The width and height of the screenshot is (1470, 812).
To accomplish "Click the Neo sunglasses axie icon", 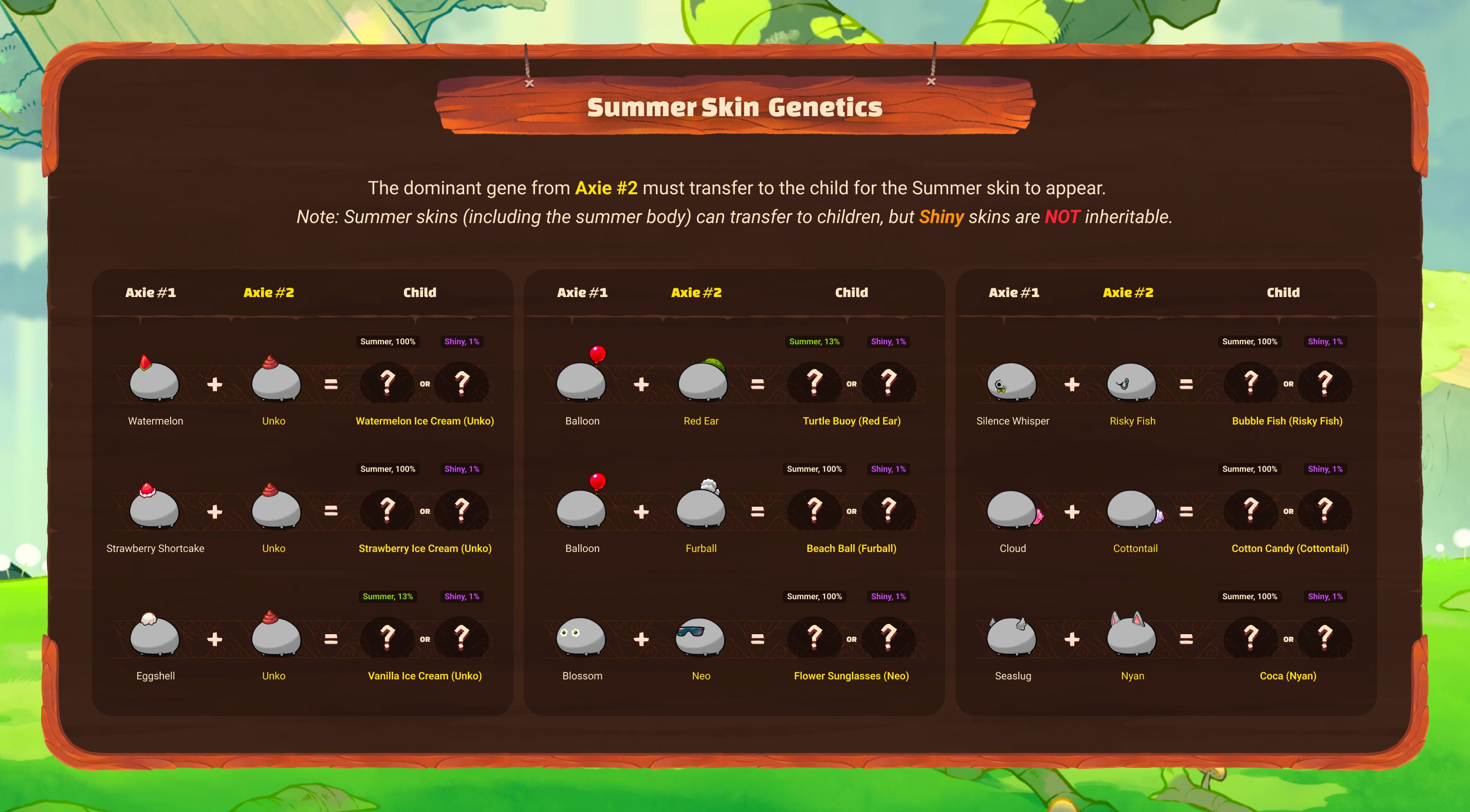I will click(x=701, y=637).
